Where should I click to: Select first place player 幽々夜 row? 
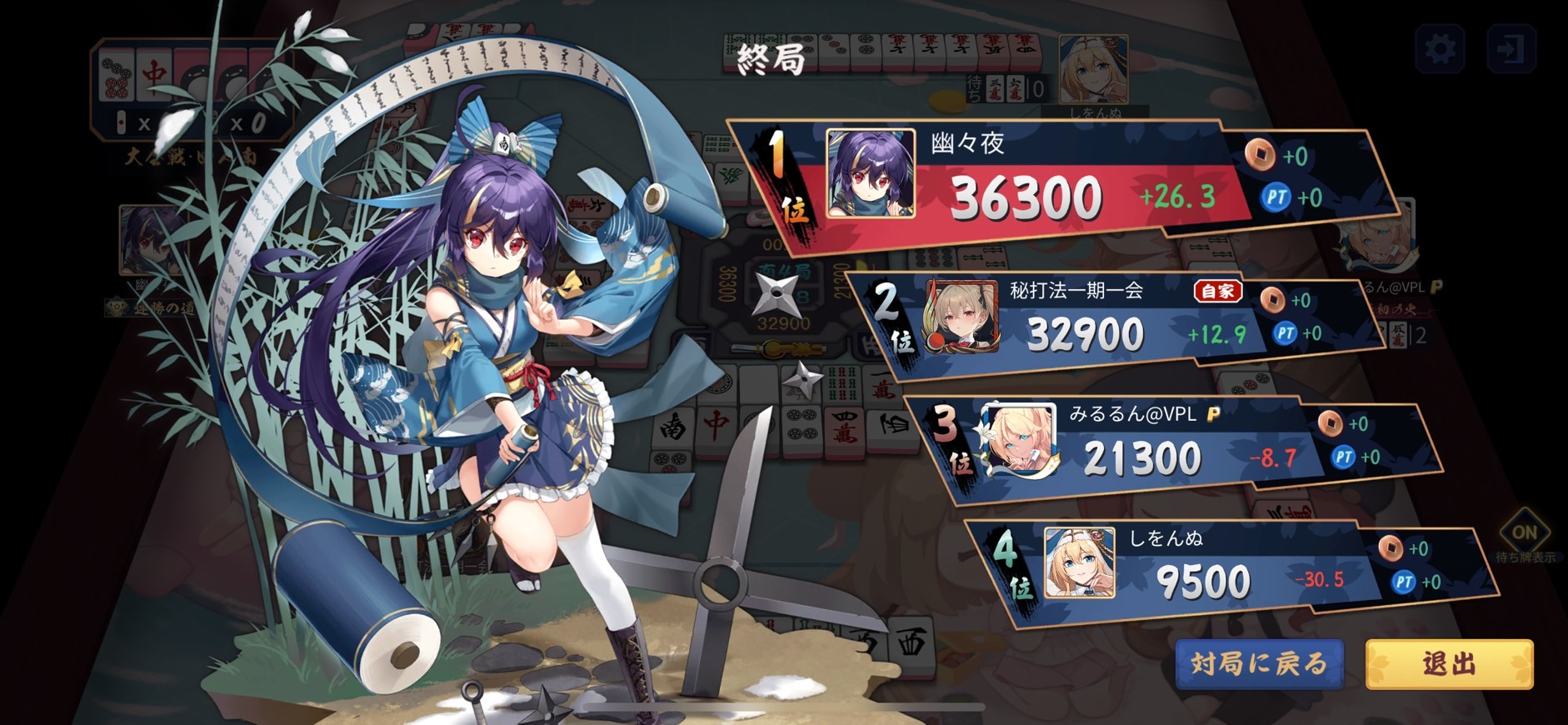click(1025, 185)
